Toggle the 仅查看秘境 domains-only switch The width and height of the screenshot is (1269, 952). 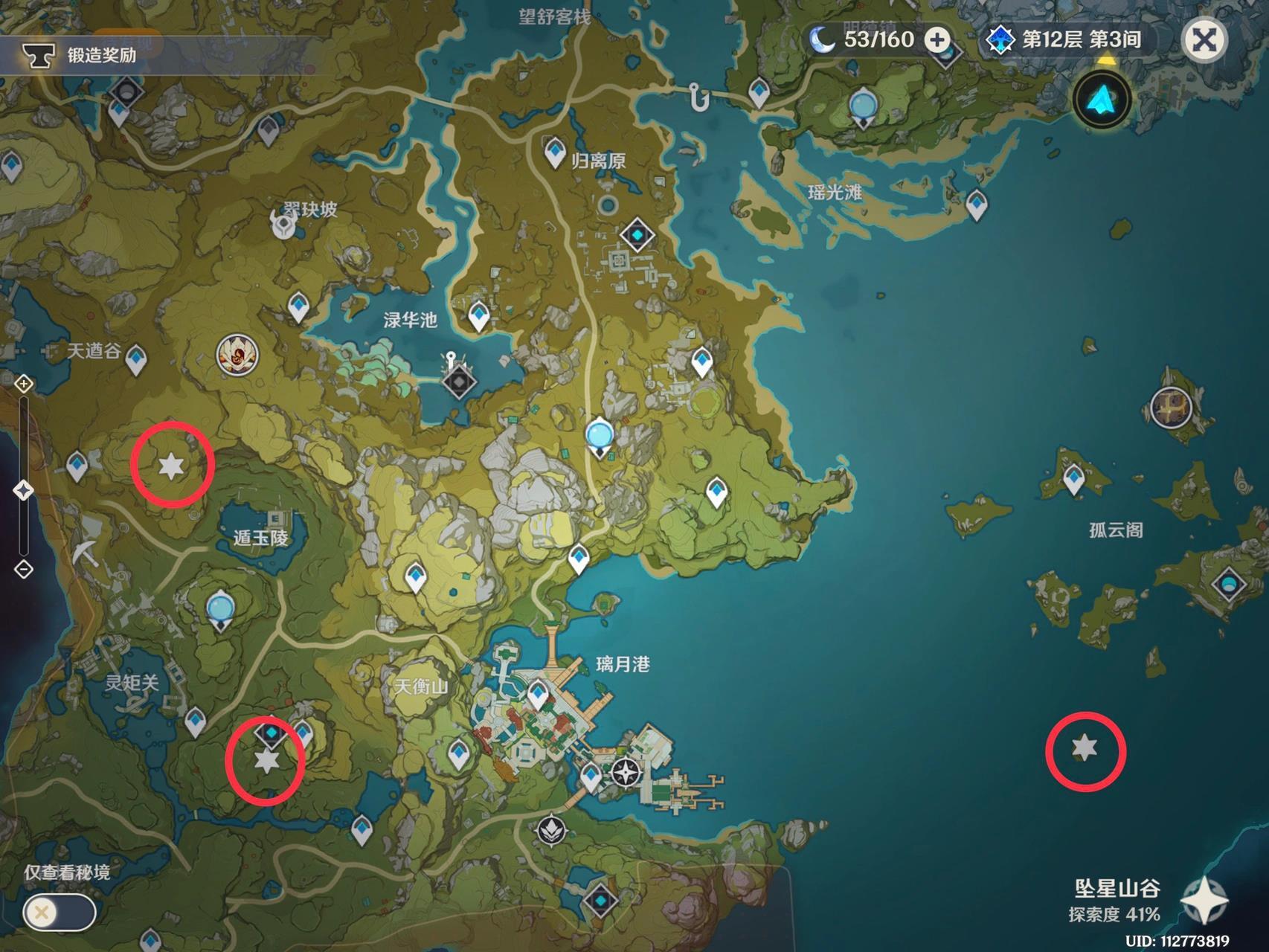(x=58, y=912)
